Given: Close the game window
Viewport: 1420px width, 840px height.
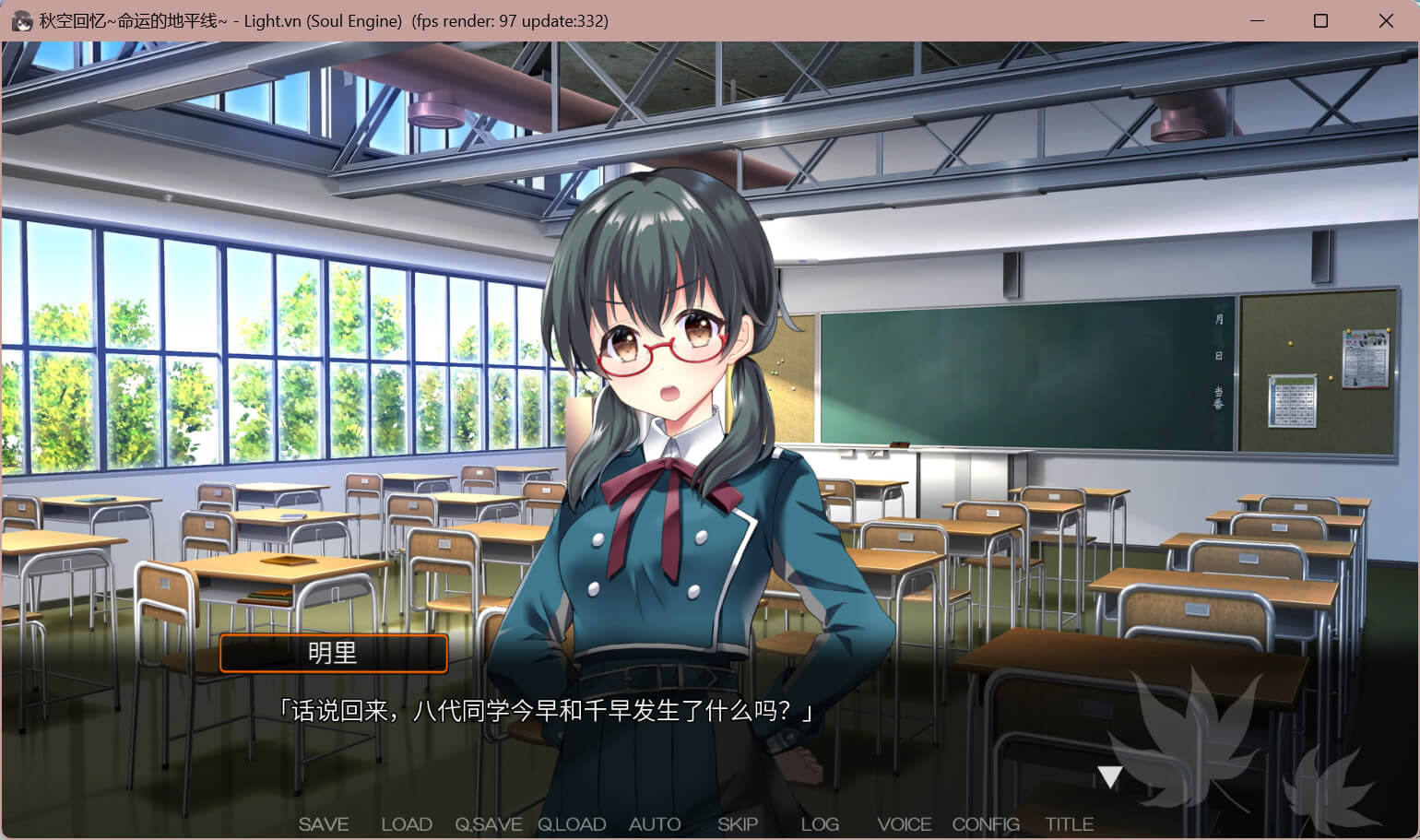Looking at the screenshot, I should 1385,20.
